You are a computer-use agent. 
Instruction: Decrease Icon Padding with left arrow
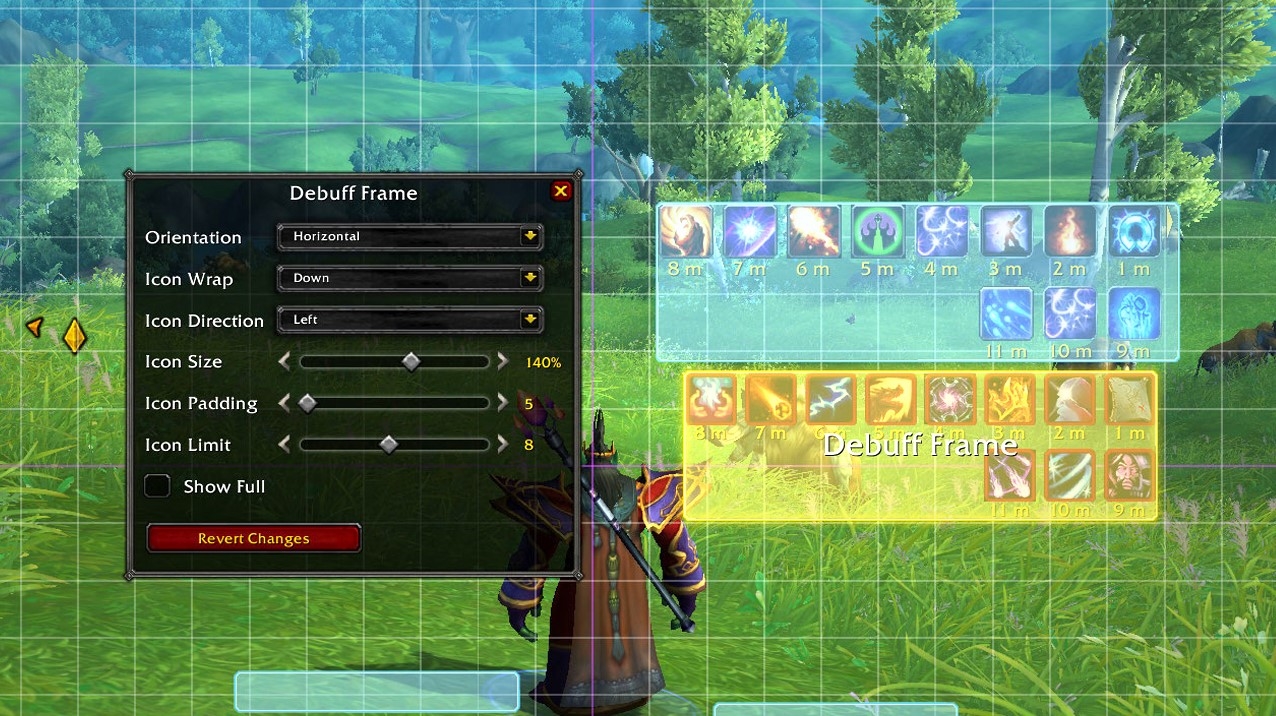285,403
